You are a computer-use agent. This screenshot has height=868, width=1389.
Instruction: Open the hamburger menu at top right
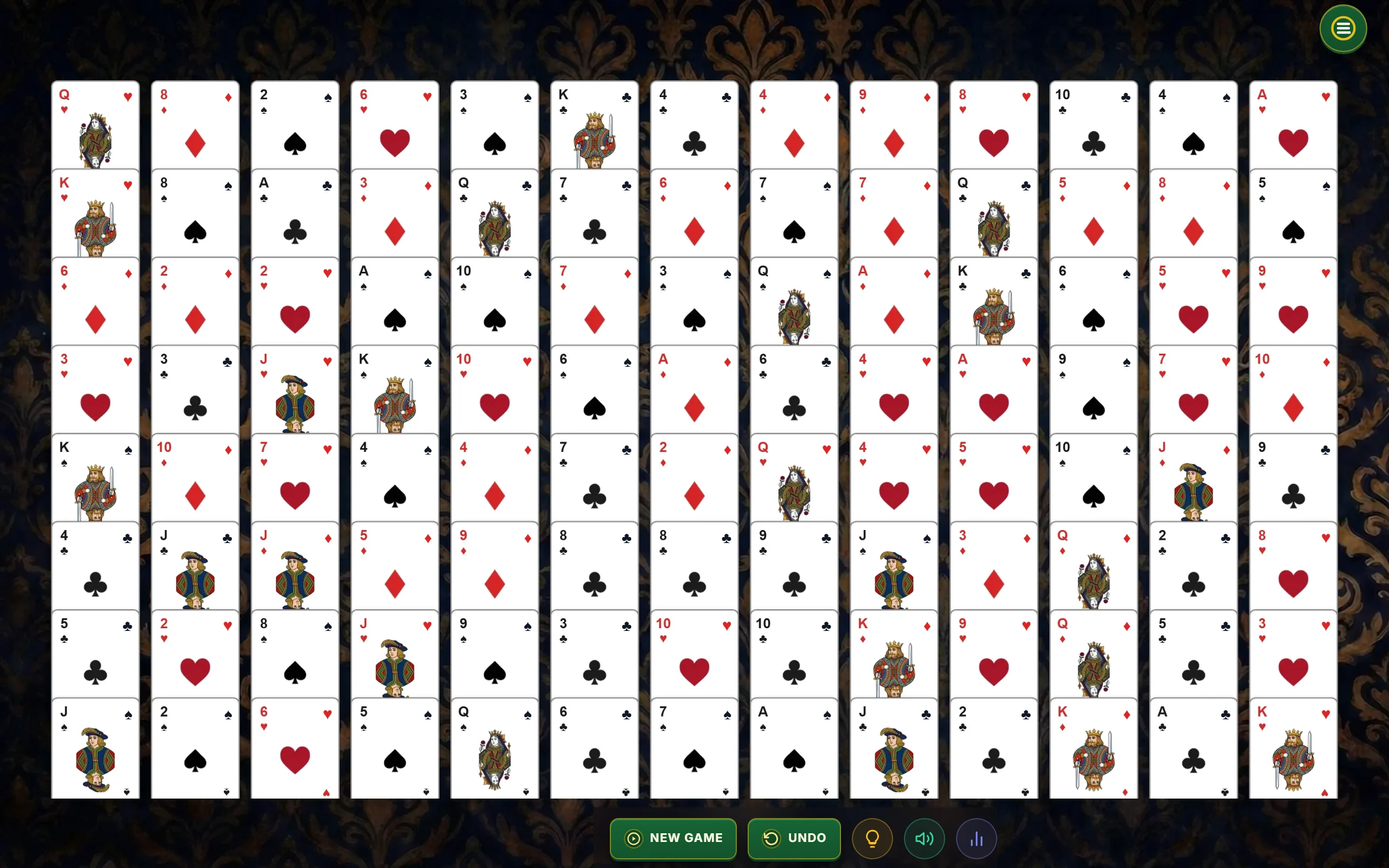[x=1342, y=28]
